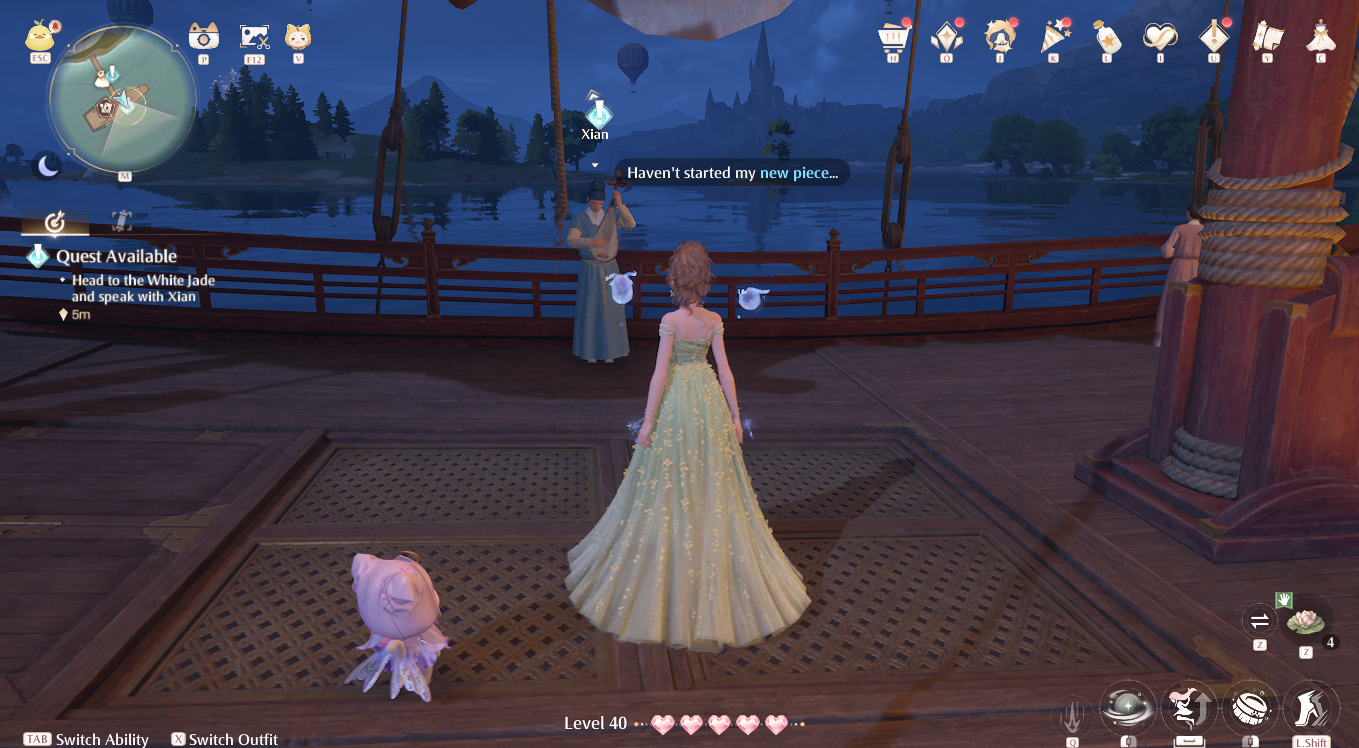Open the Heart of Infinity panel
Viewport: 1359px width, 748px height.
946,38
